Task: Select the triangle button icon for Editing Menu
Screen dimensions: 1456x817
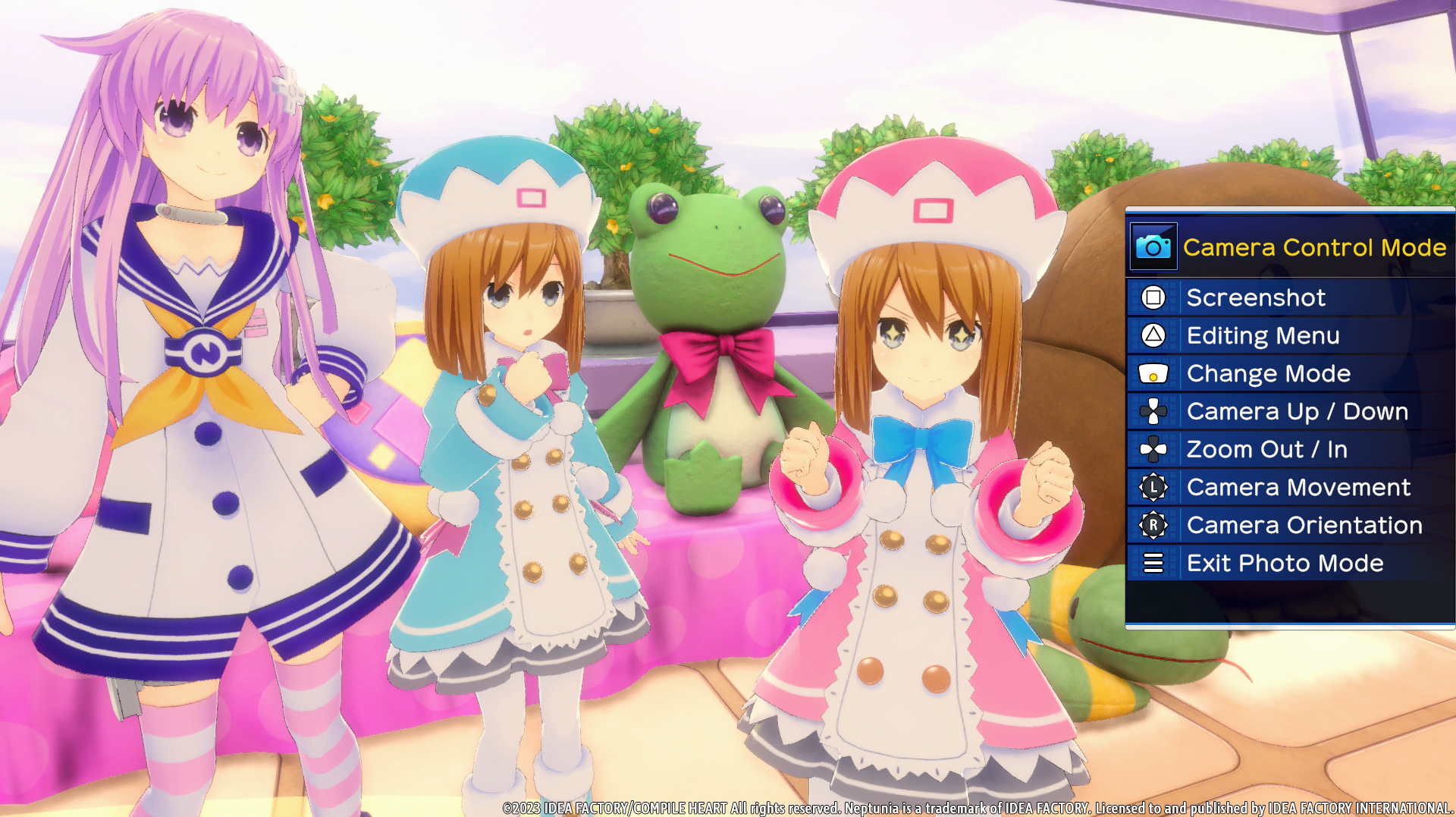Action: coord(1152,335)
